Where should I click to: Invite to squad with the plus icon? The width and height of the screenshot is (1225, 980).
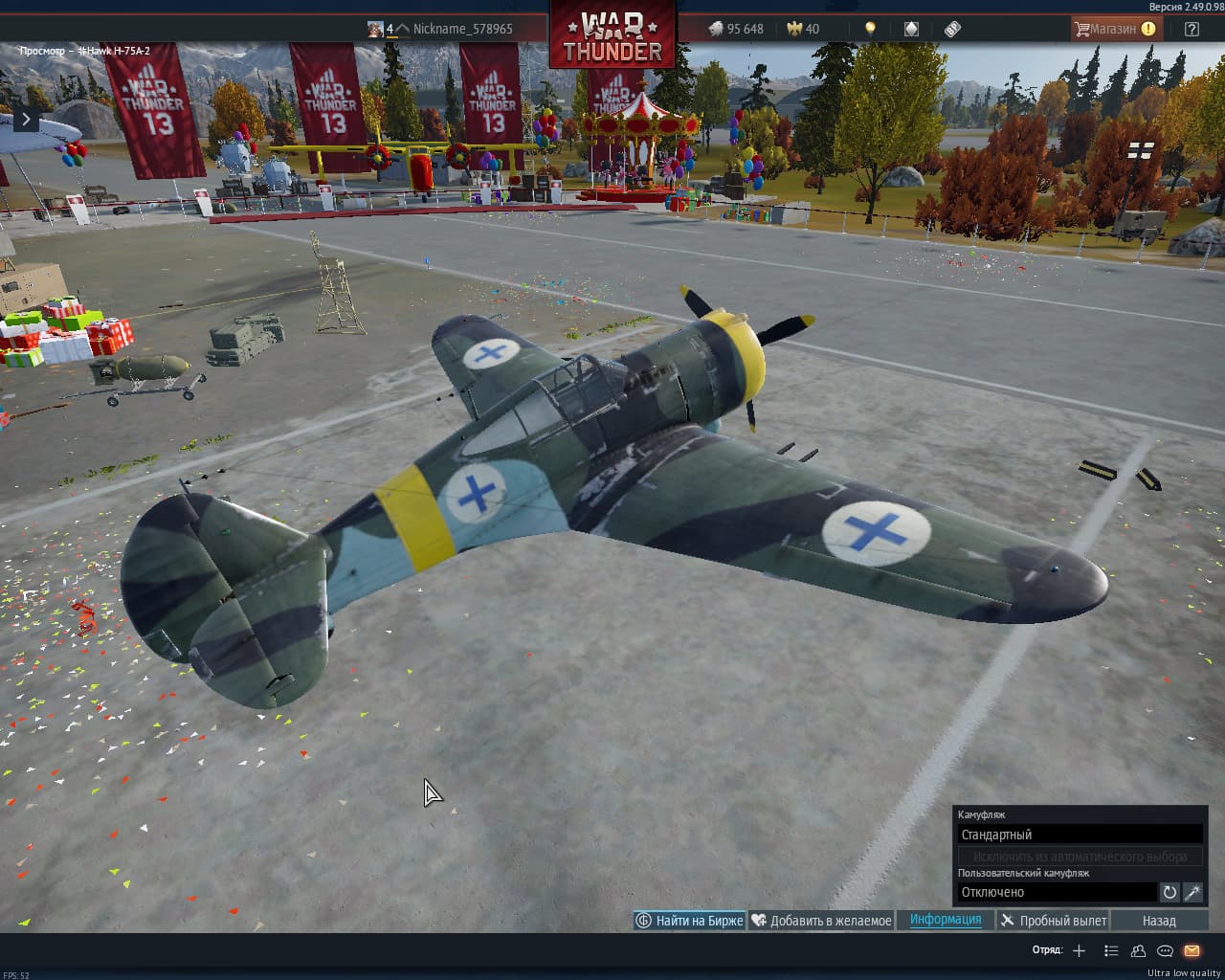click(1080, 950)
